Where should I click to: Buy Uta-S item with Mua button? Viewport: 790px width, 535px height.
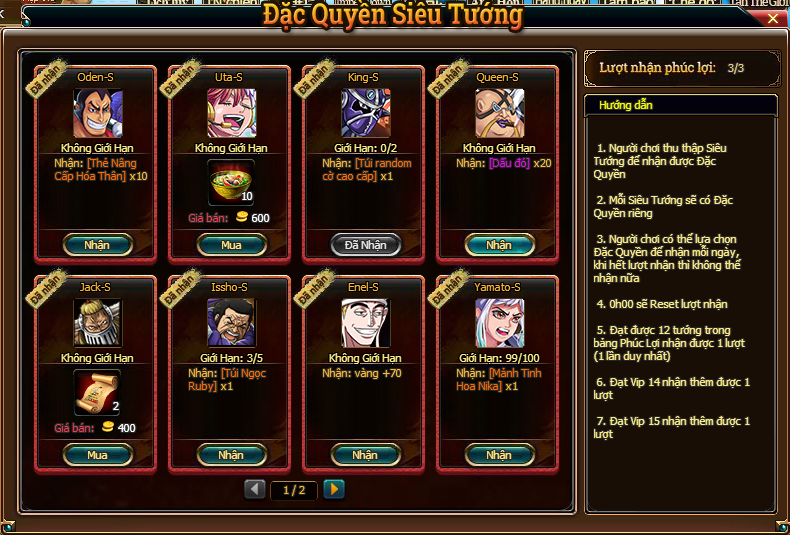[x=231, y=245]
